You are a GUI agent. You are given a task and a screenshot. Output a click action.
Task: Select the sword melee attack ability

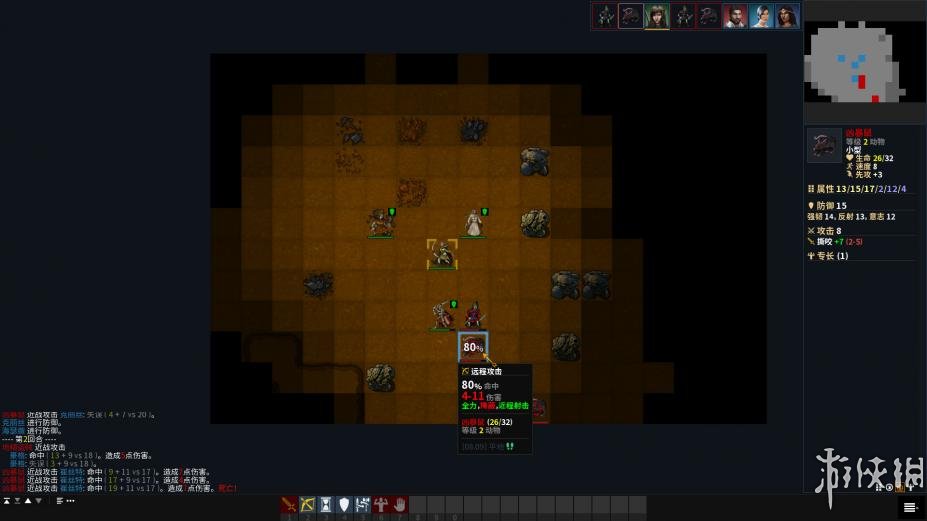289,505
